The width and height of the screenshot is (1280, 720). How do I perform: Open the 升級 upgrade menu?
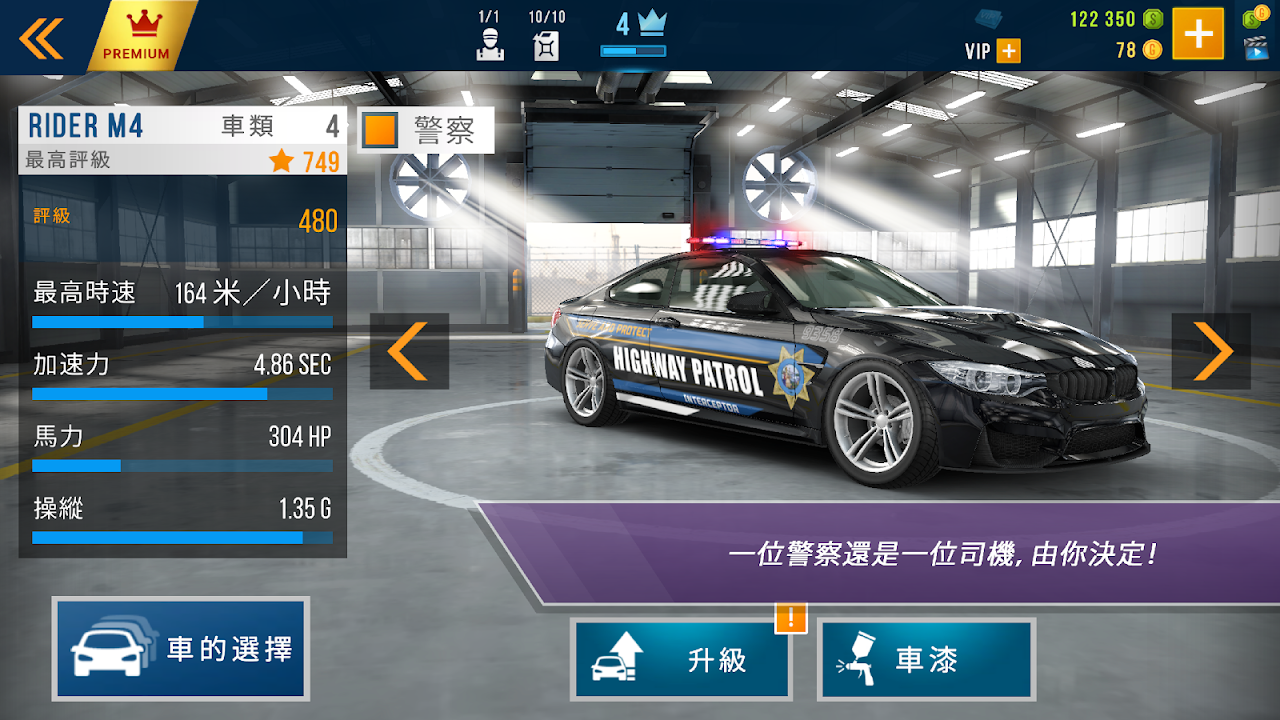click(x=681, y=659)
